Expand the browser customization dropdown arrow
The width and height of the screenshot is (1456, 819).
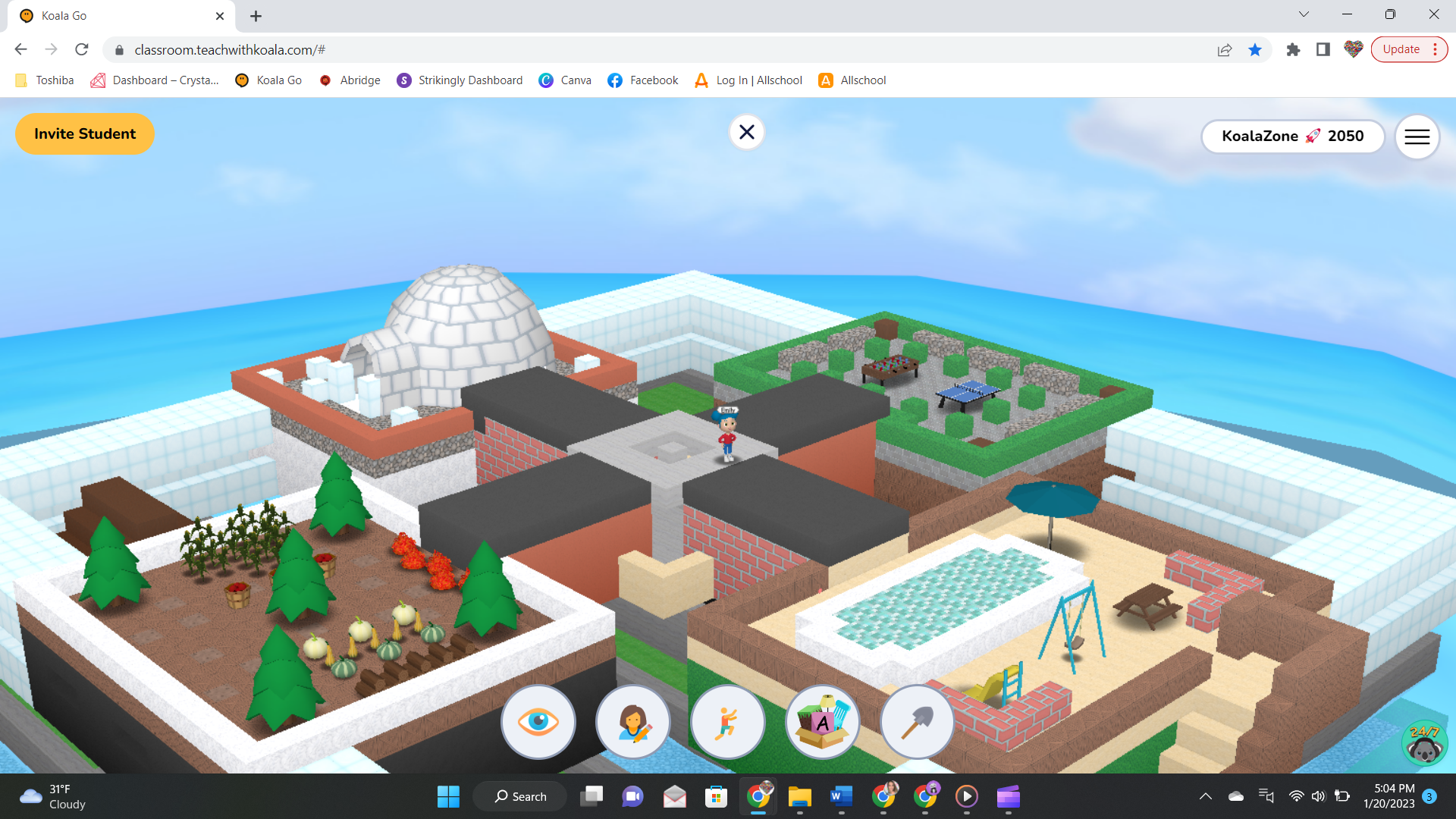(x=1303, y=14)
